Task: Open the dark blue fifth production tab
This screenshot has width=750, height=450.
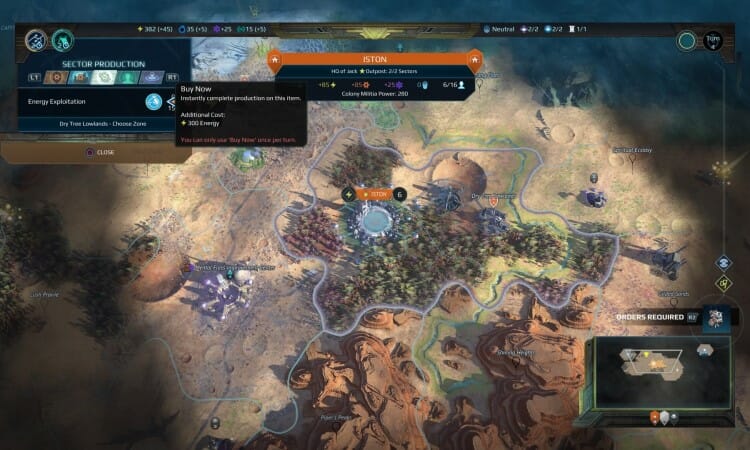Action: point(150,76)
